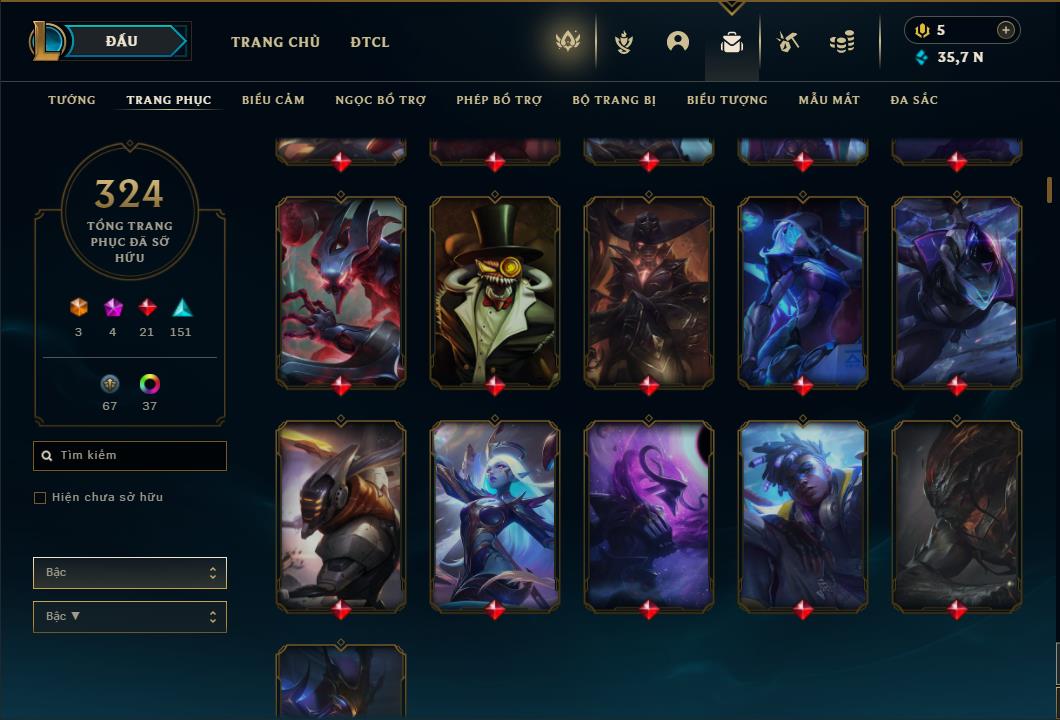1060x720 pixels.
Task: Show the BỘ TRANG BỊ tab
Action: pos(614,100)
